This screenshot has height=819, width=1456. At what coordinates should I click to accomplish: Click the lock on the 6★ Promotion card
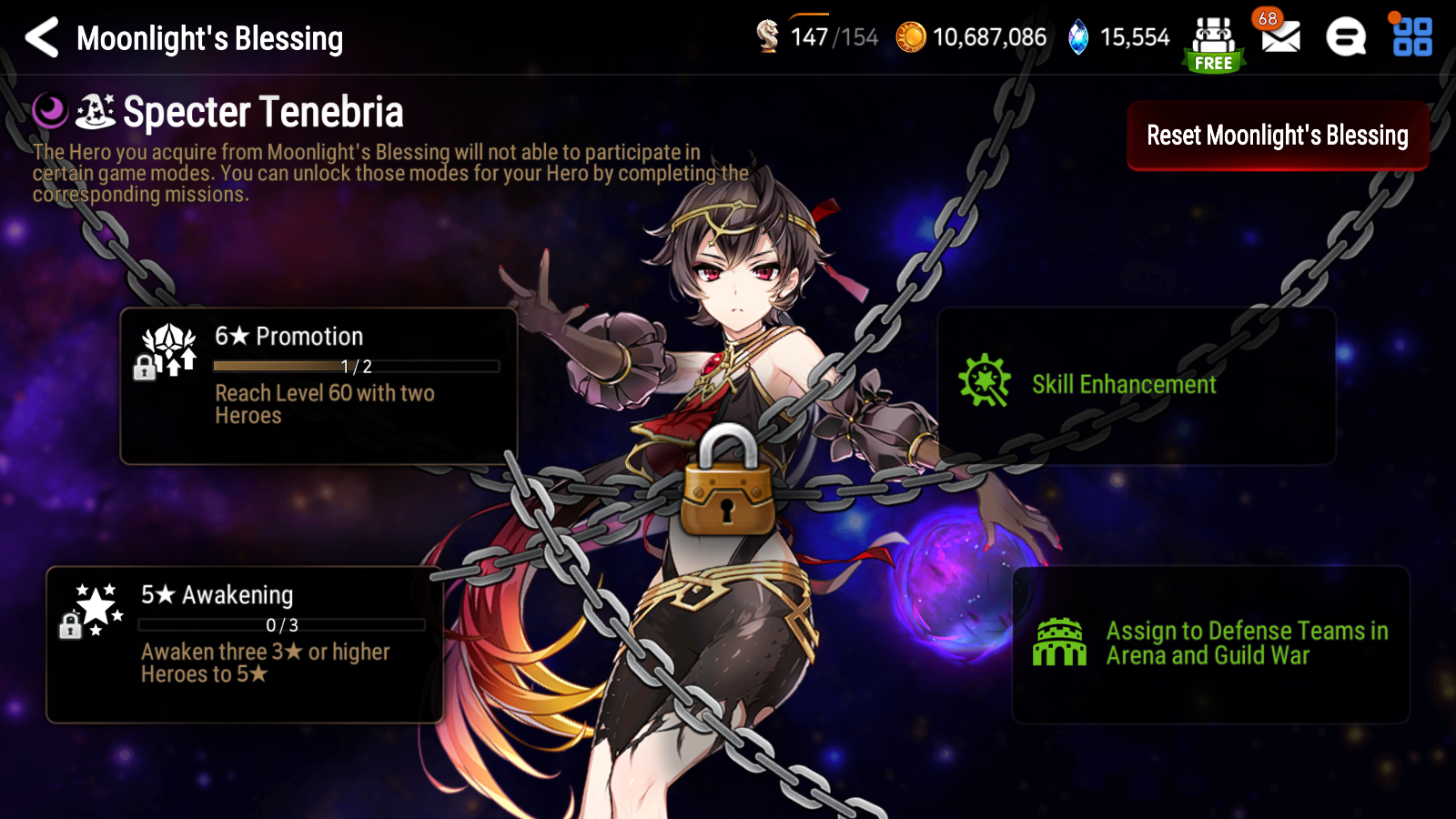(x=146, y=369)
